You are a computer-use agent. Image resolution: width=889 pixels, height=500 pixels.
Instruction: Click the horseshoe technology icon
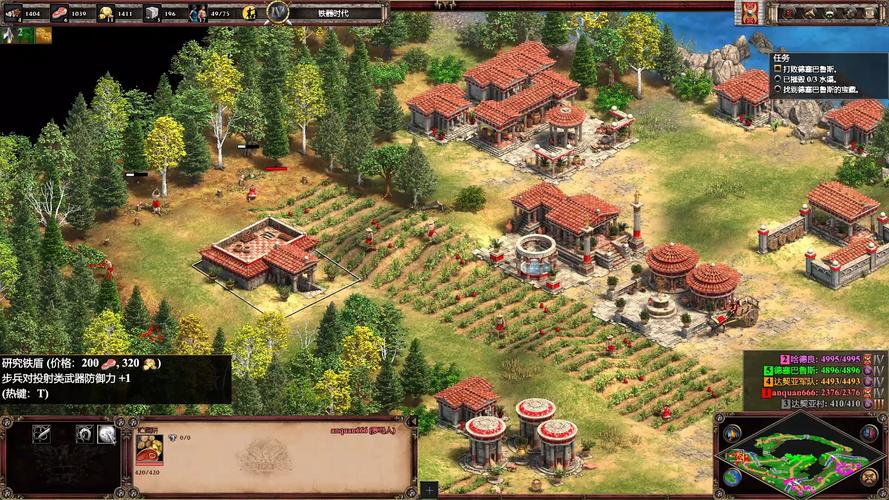(x=85, y=434)
